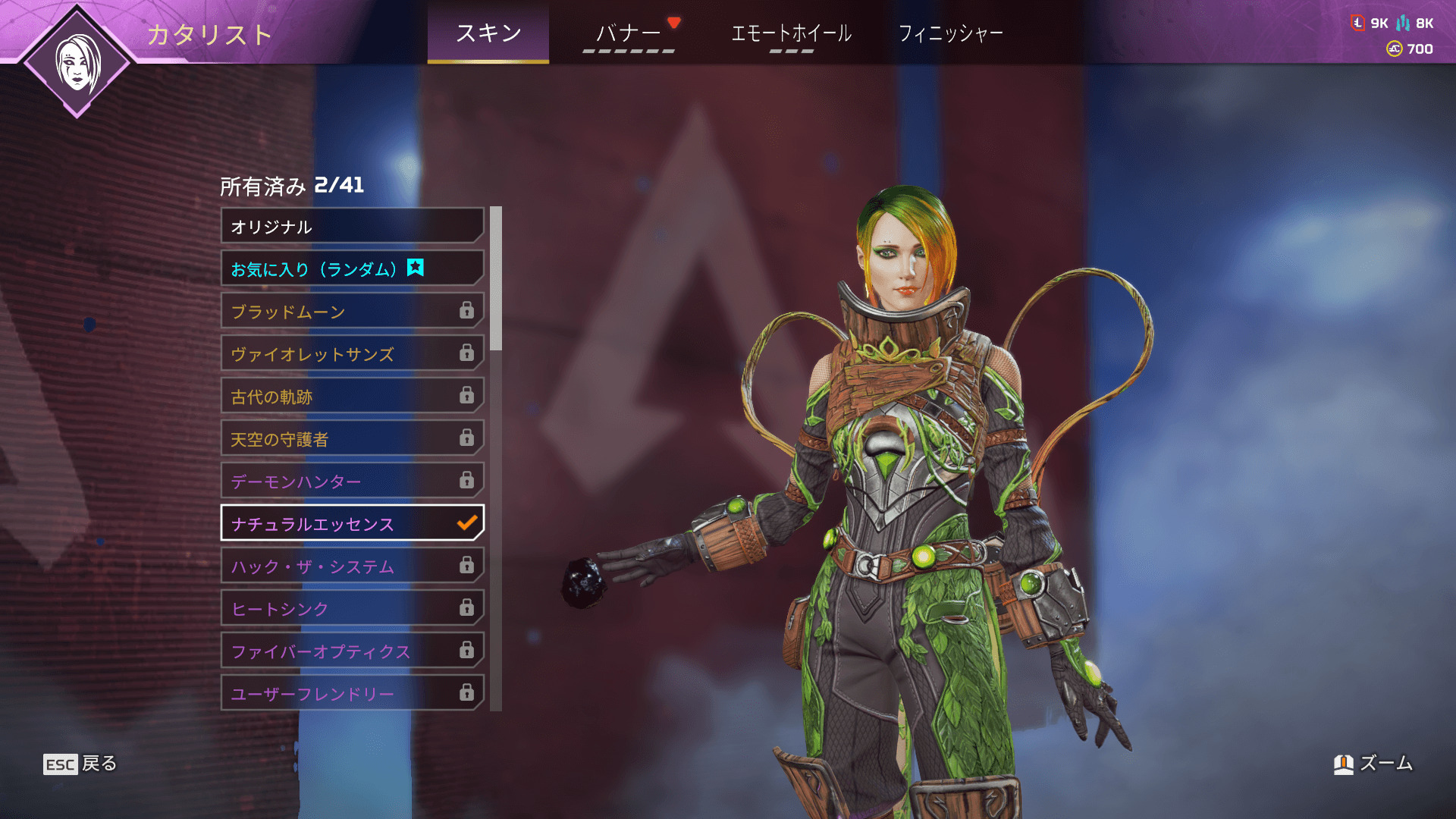1456x819 pixels.
Task: Open the フィニッシャー tab
Action: [950, 33]
